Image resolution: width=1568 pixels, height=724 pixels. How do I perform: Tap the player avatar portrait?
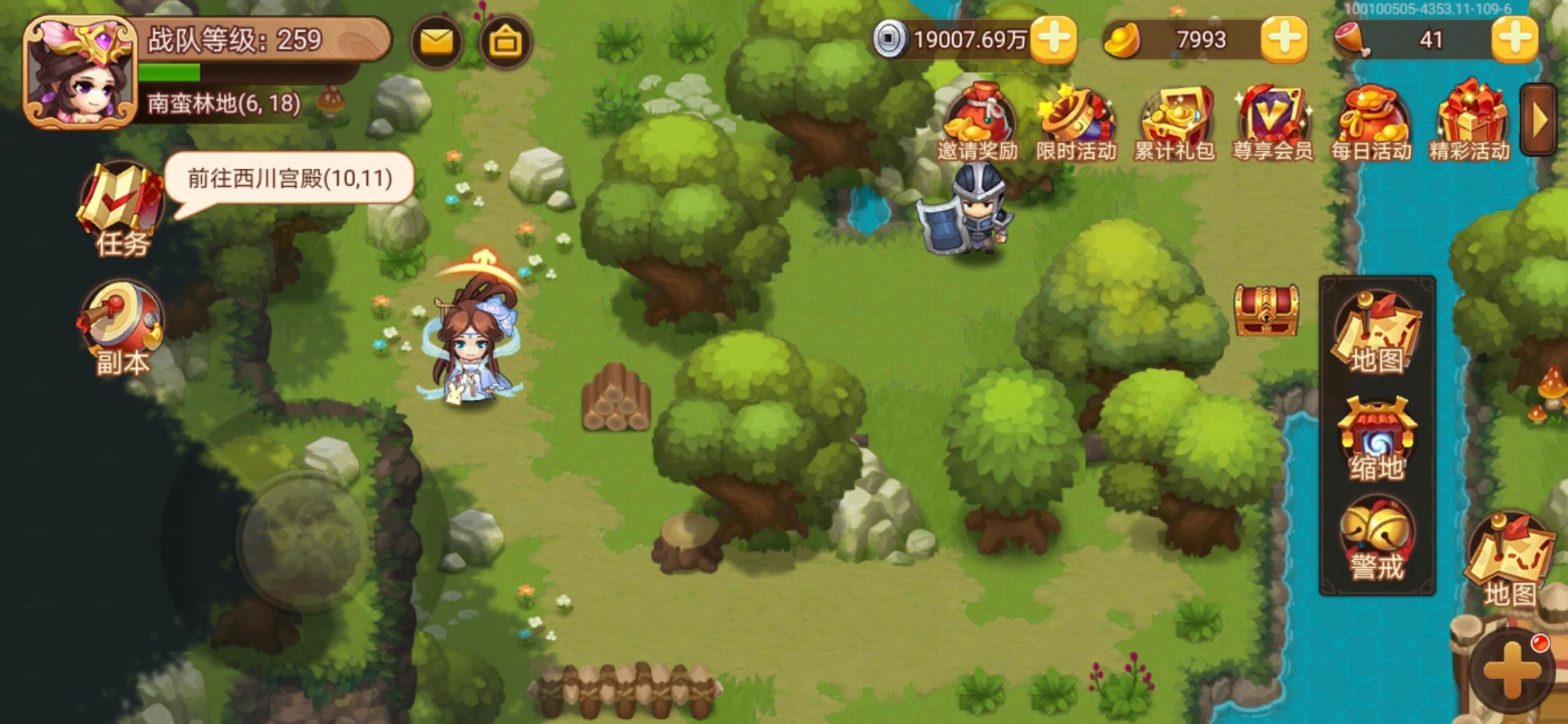pyautogui.click(x=80, y=70)
